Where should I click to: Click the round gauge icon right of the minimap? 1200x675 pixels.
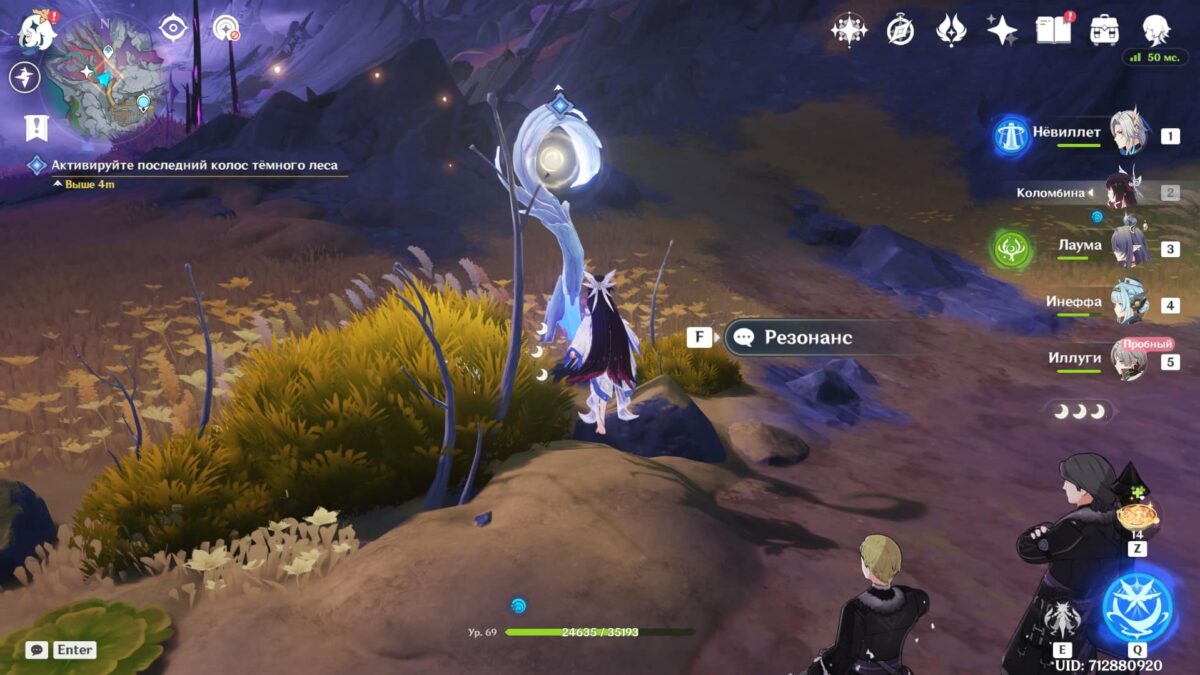(x=227, y=29)
